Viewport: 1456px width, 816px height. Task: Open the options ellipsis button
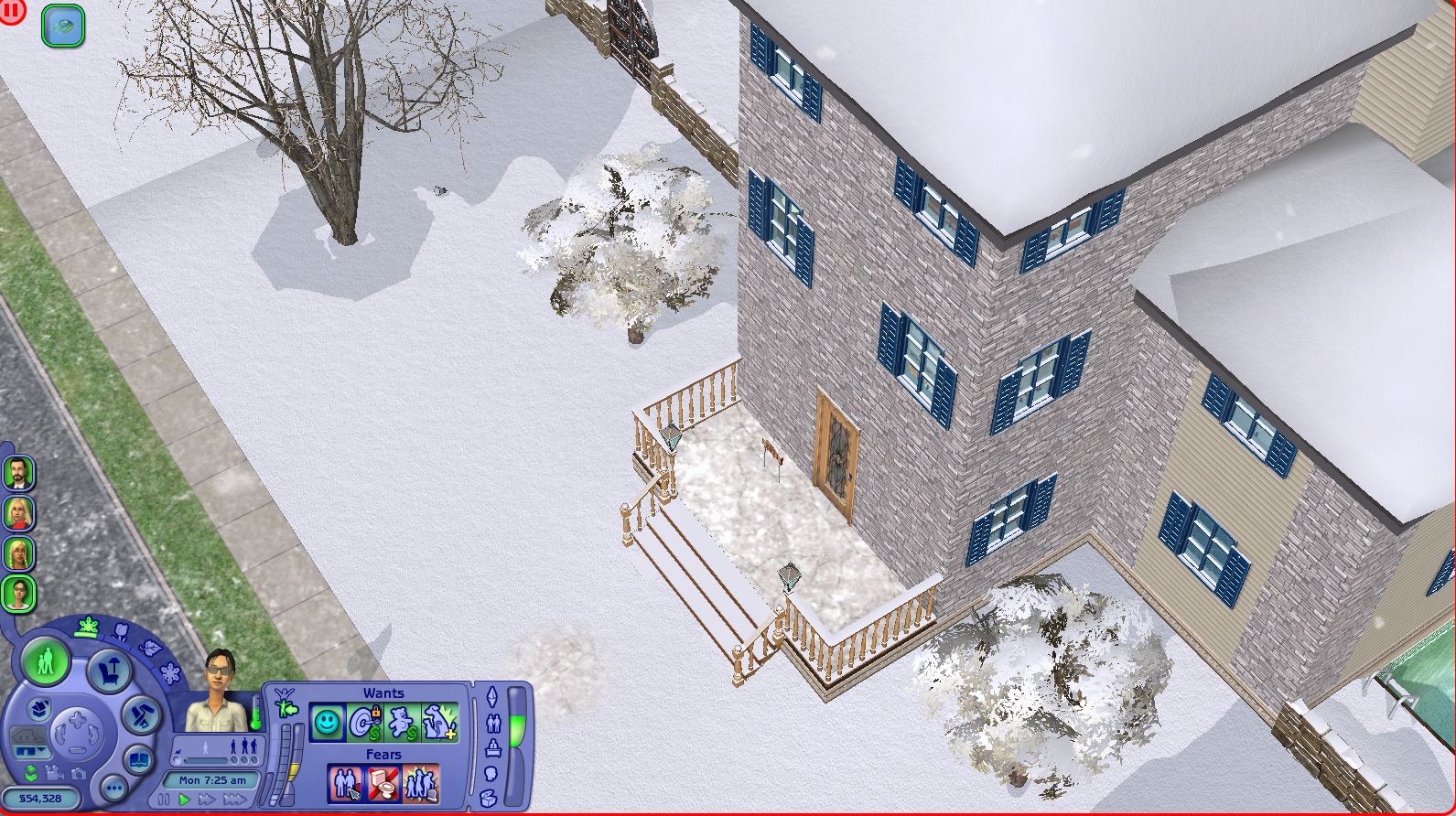(113, 788)
